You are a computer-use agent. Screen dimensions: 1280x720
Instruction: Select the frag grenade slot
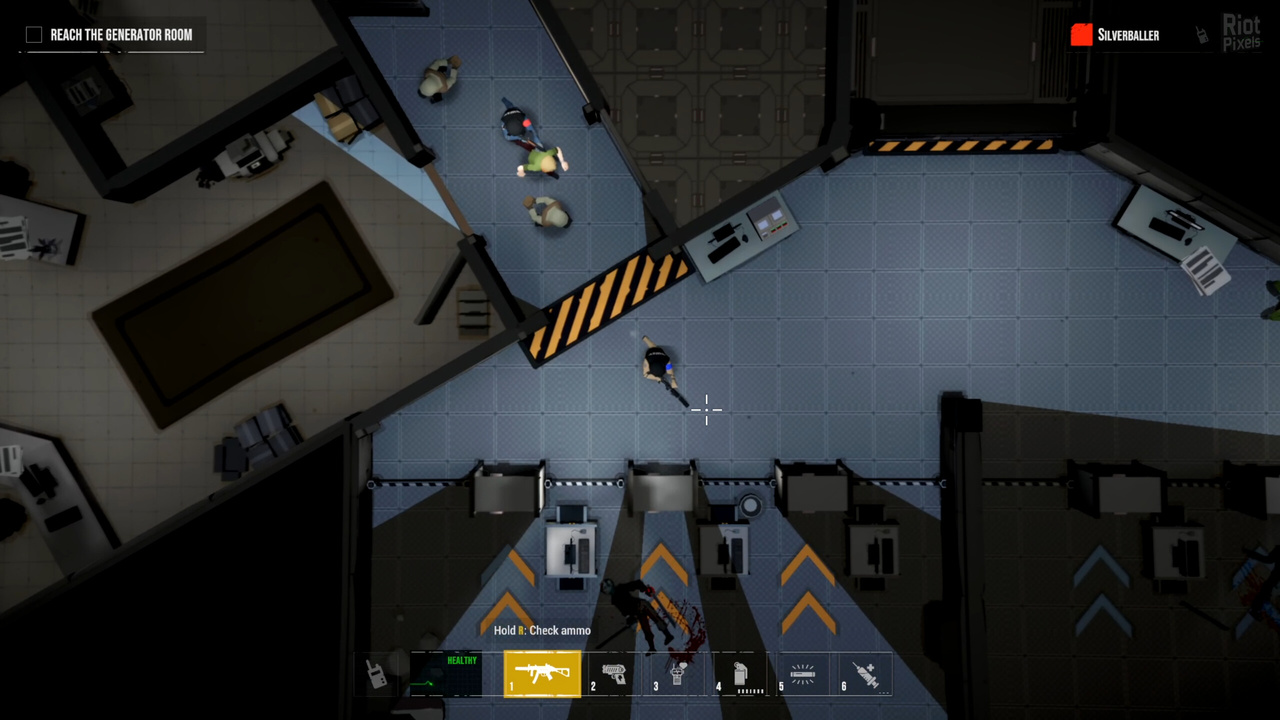740,674
